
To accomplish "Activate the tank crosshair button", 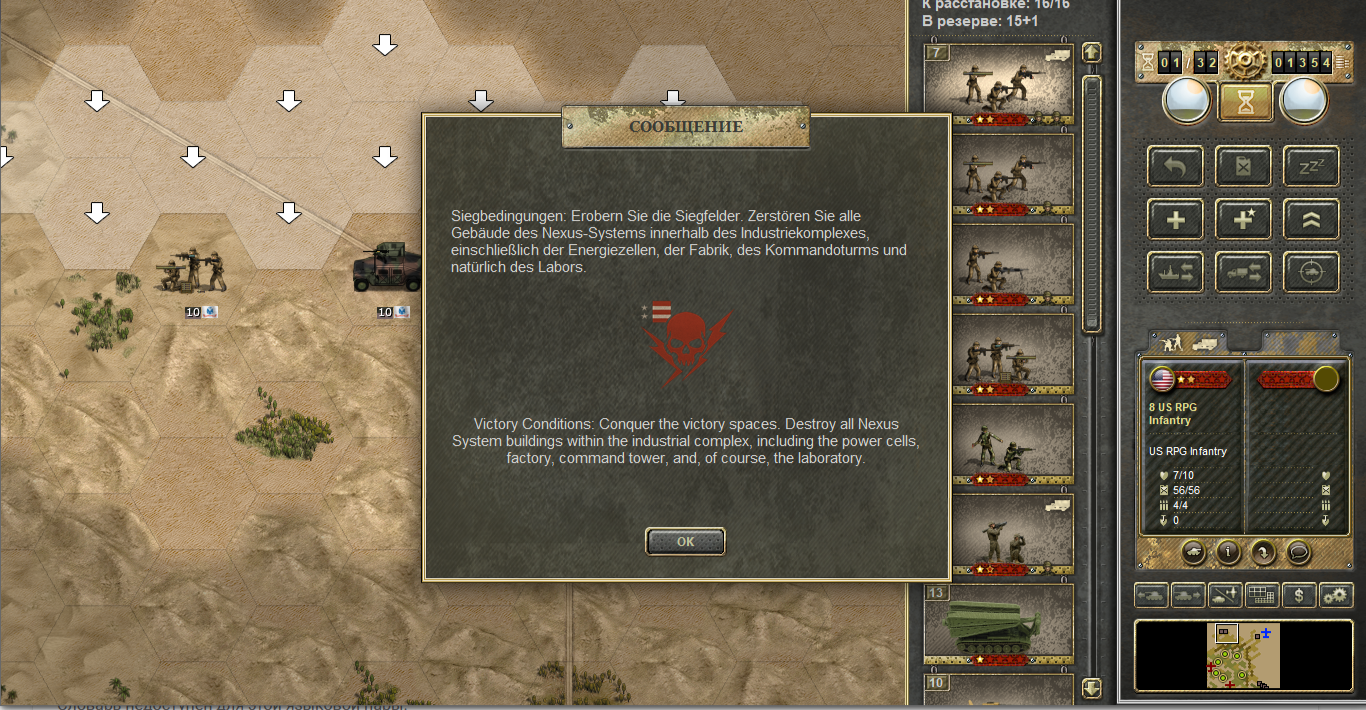I will [x=1310, y=272].
